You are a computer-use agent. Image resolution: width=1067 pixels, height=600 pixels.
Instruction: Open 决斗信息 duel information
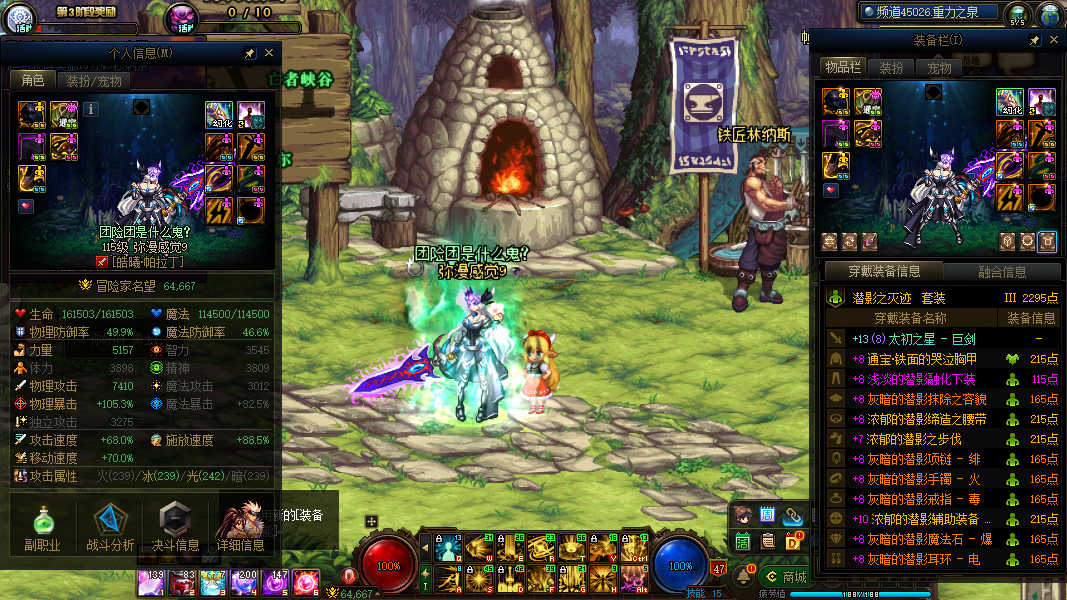(175, 527)
